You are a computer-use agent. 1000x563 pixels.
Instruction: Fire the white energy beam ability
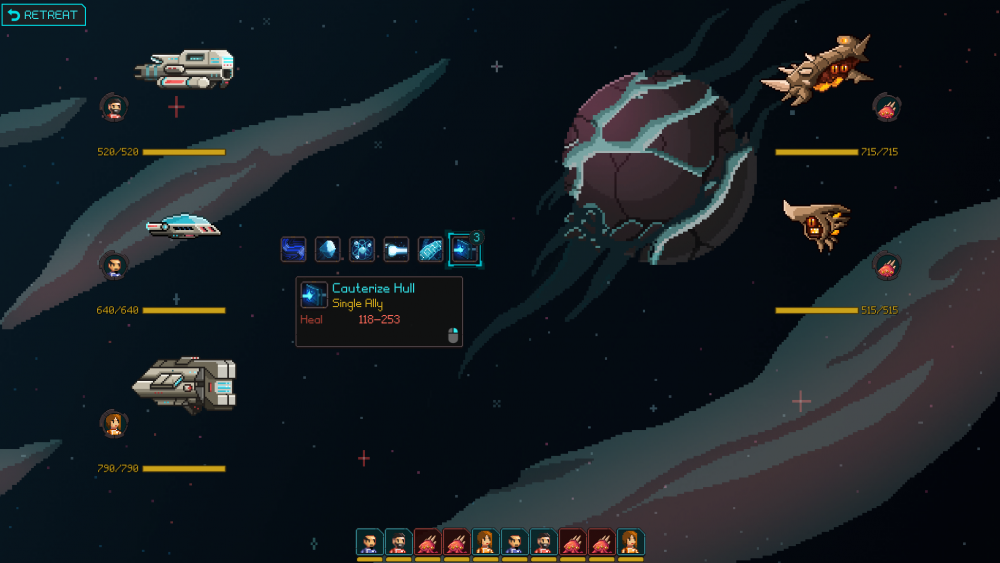pyautogui.click(x=396, y=249)
